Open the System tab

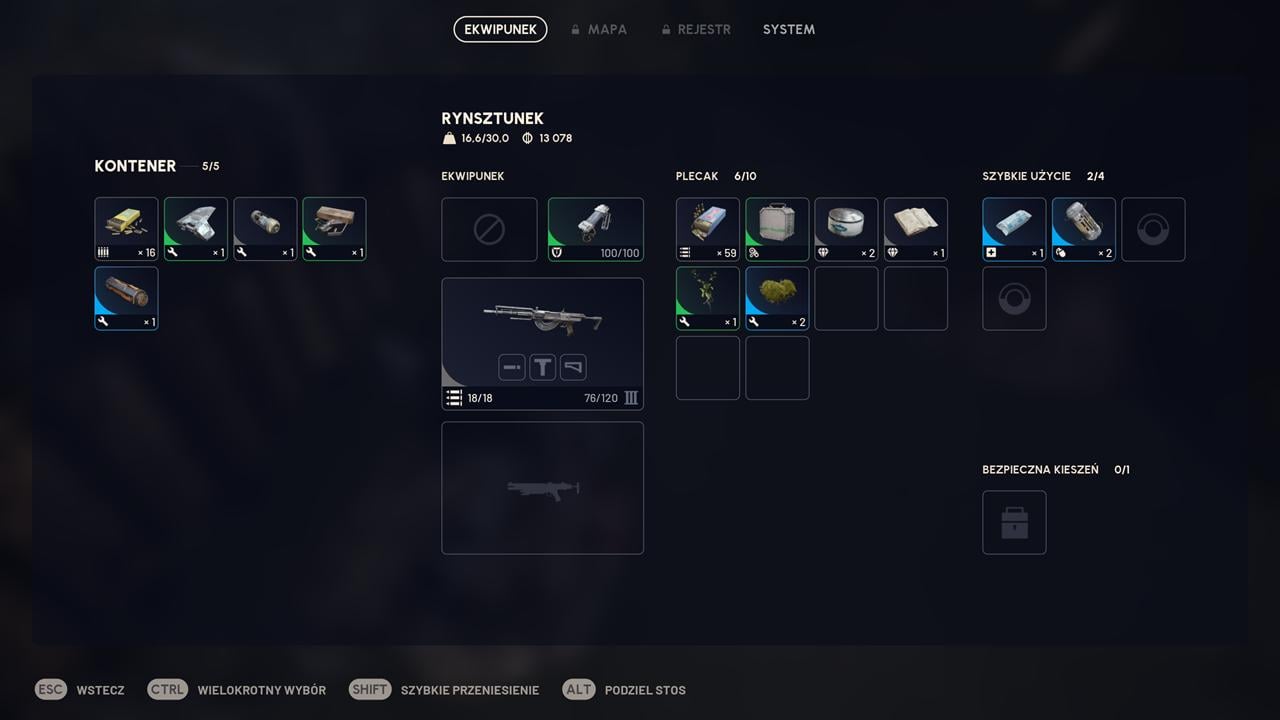788,29
